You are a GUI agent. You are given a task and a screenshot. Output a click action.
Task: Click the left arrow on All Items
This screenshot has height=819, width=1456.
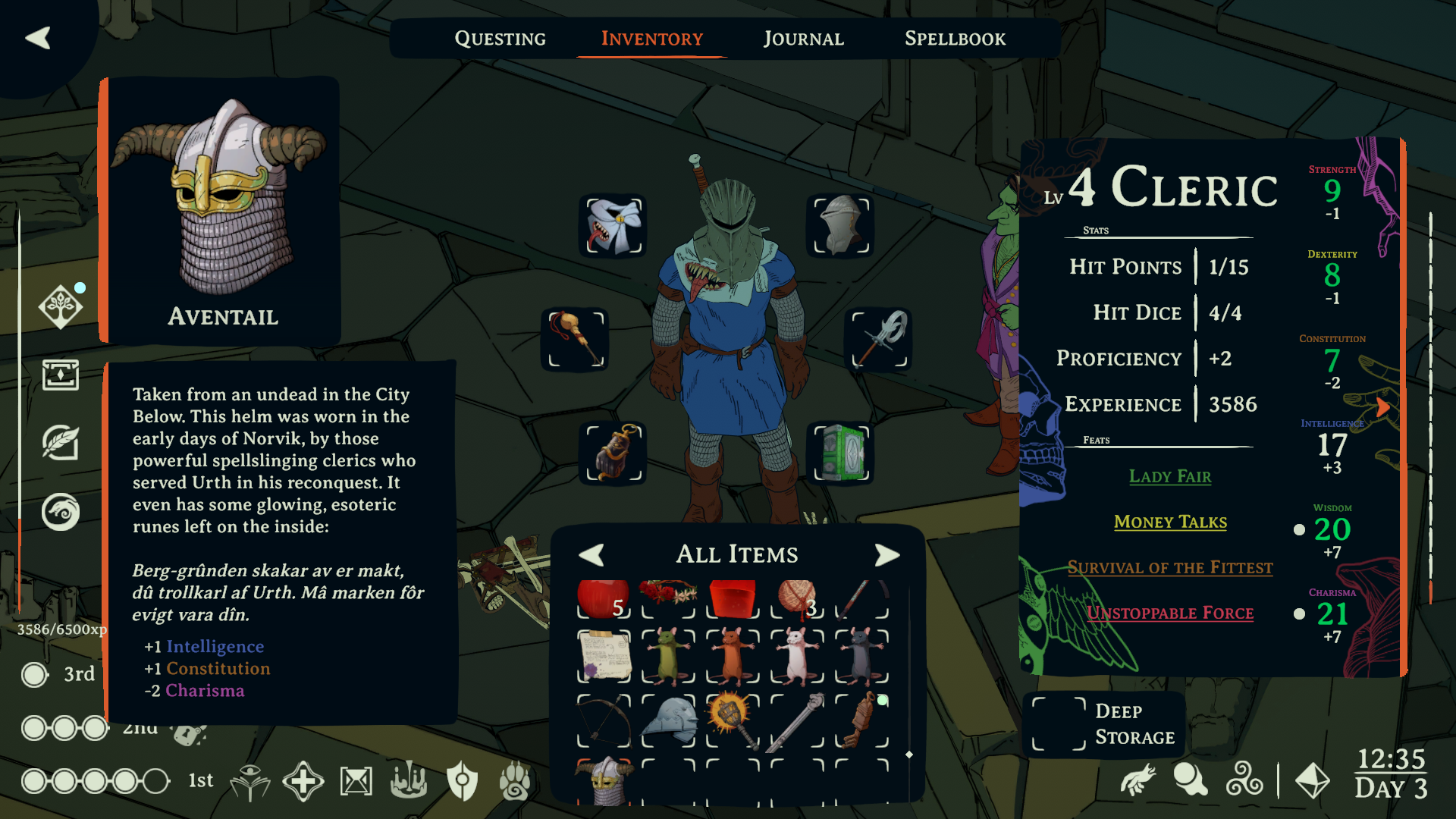pos(594,554)
